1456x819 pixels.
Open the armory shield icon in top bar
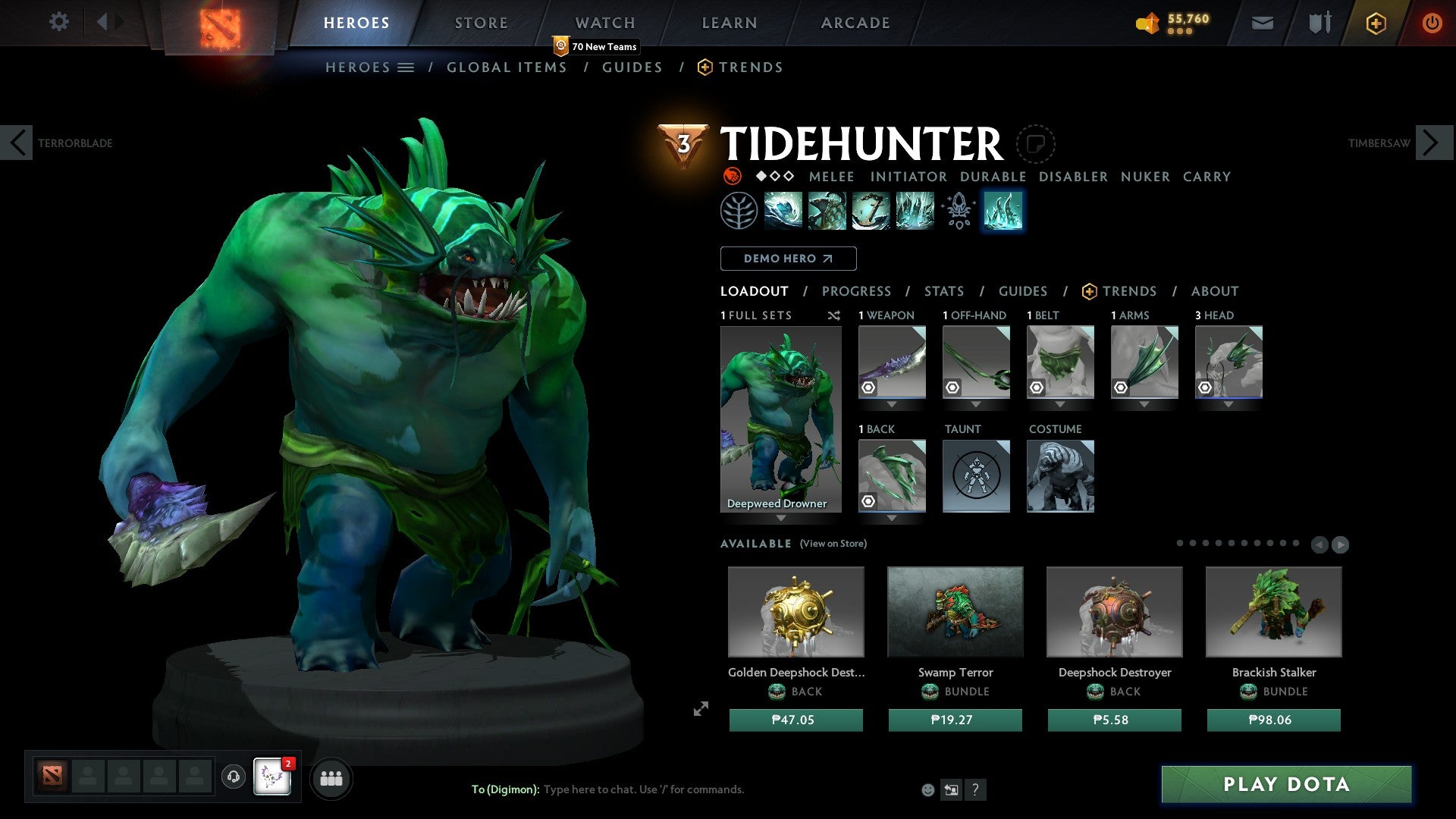(1319, 23)
